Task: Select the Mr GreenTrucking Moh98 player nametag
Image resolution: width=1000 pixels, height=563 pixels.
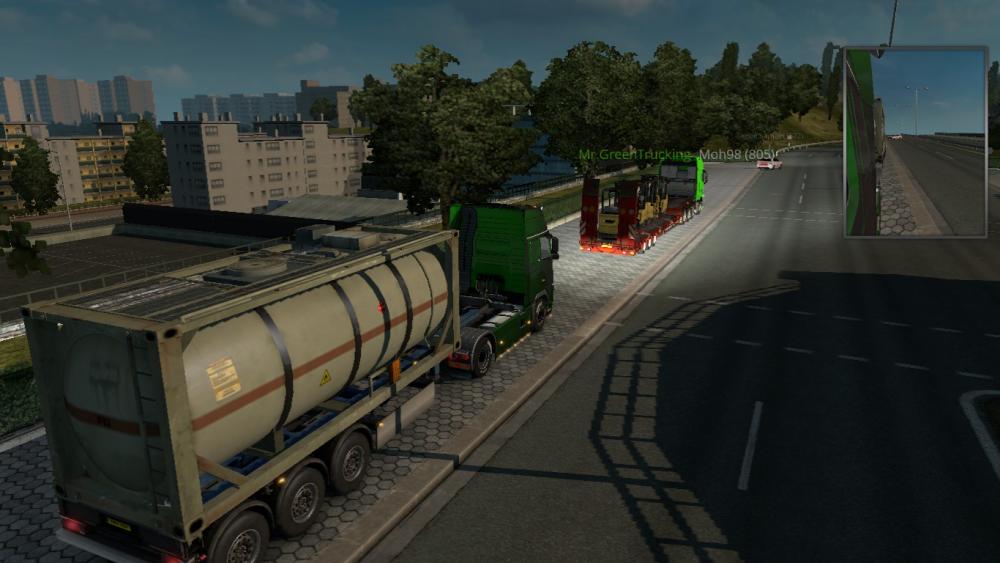Action: pyautogui.click(x=677, y=155)
